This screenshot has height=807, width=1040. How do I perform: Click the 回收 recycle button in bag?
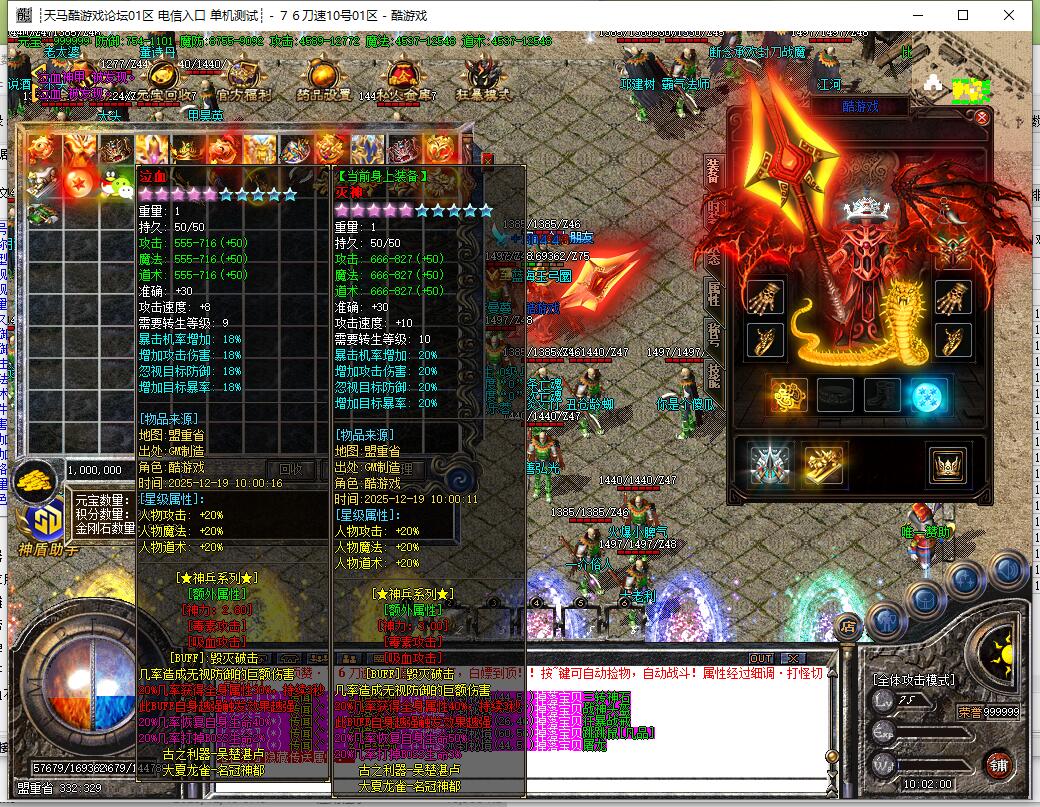pos(292,469)
